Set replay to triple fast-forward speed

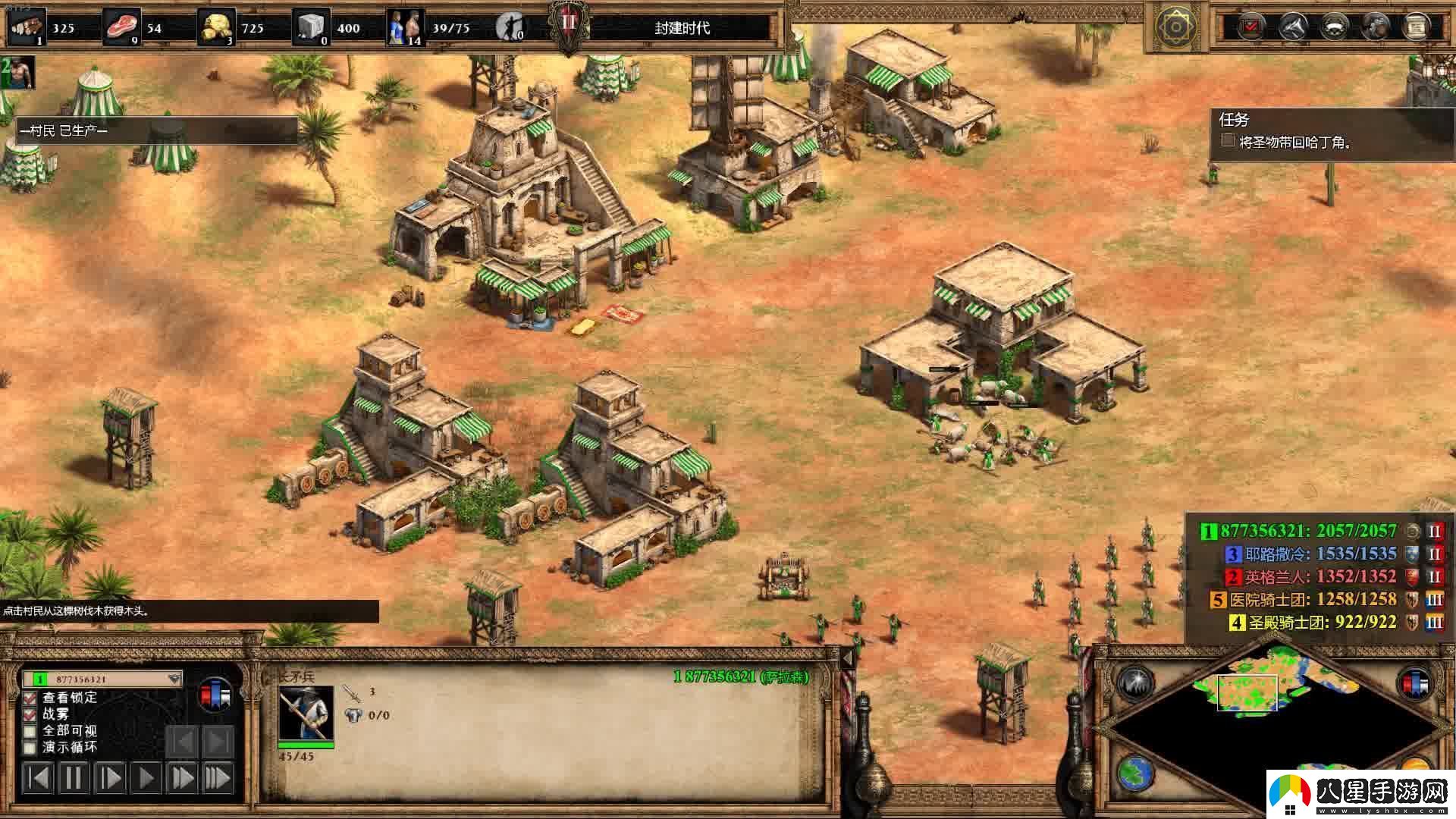(218, 778)
